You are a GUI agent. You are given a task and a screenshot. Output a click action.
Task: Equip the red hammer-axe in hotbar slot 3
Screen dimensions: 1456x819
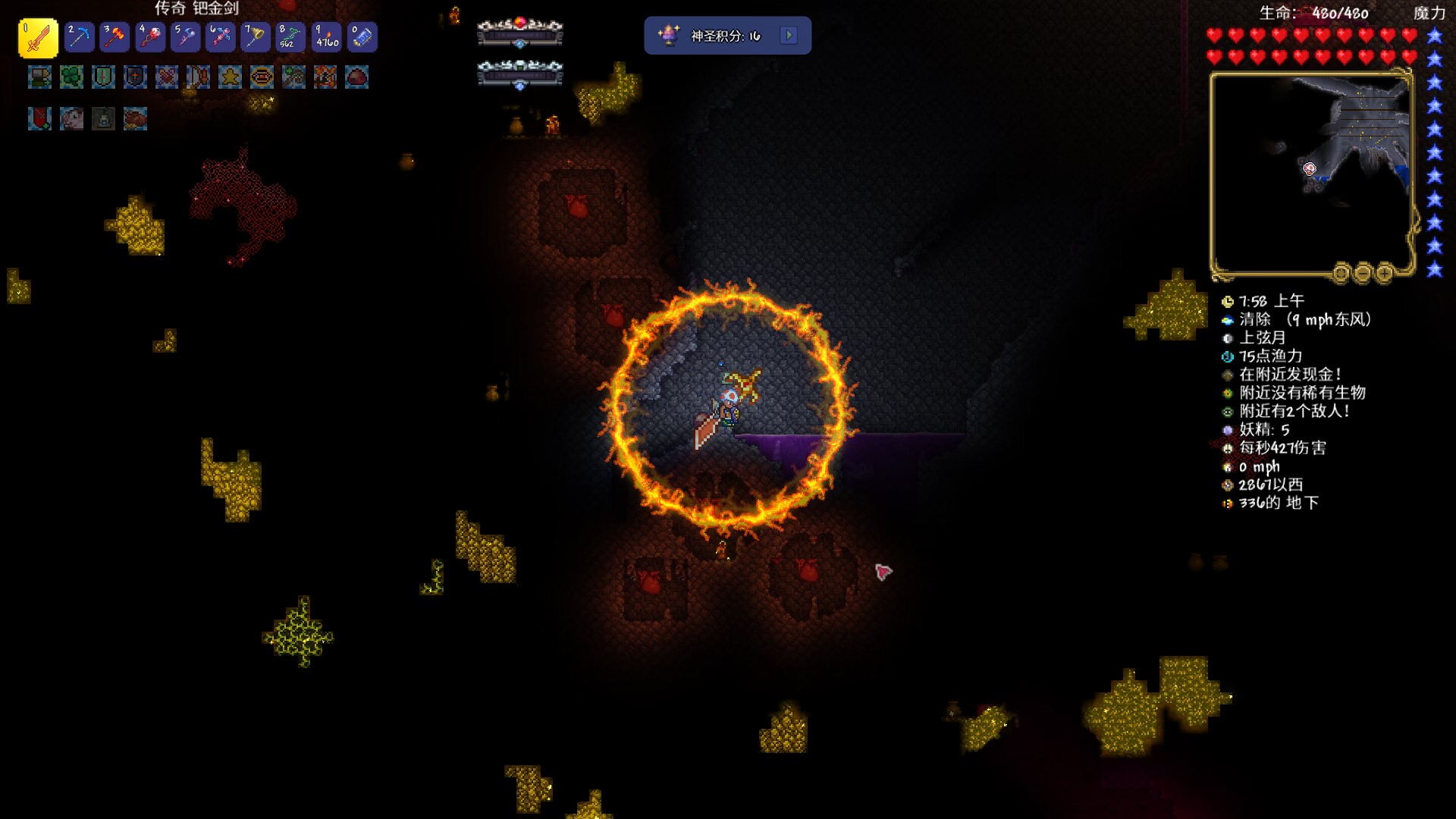click(x=115, y=36)
